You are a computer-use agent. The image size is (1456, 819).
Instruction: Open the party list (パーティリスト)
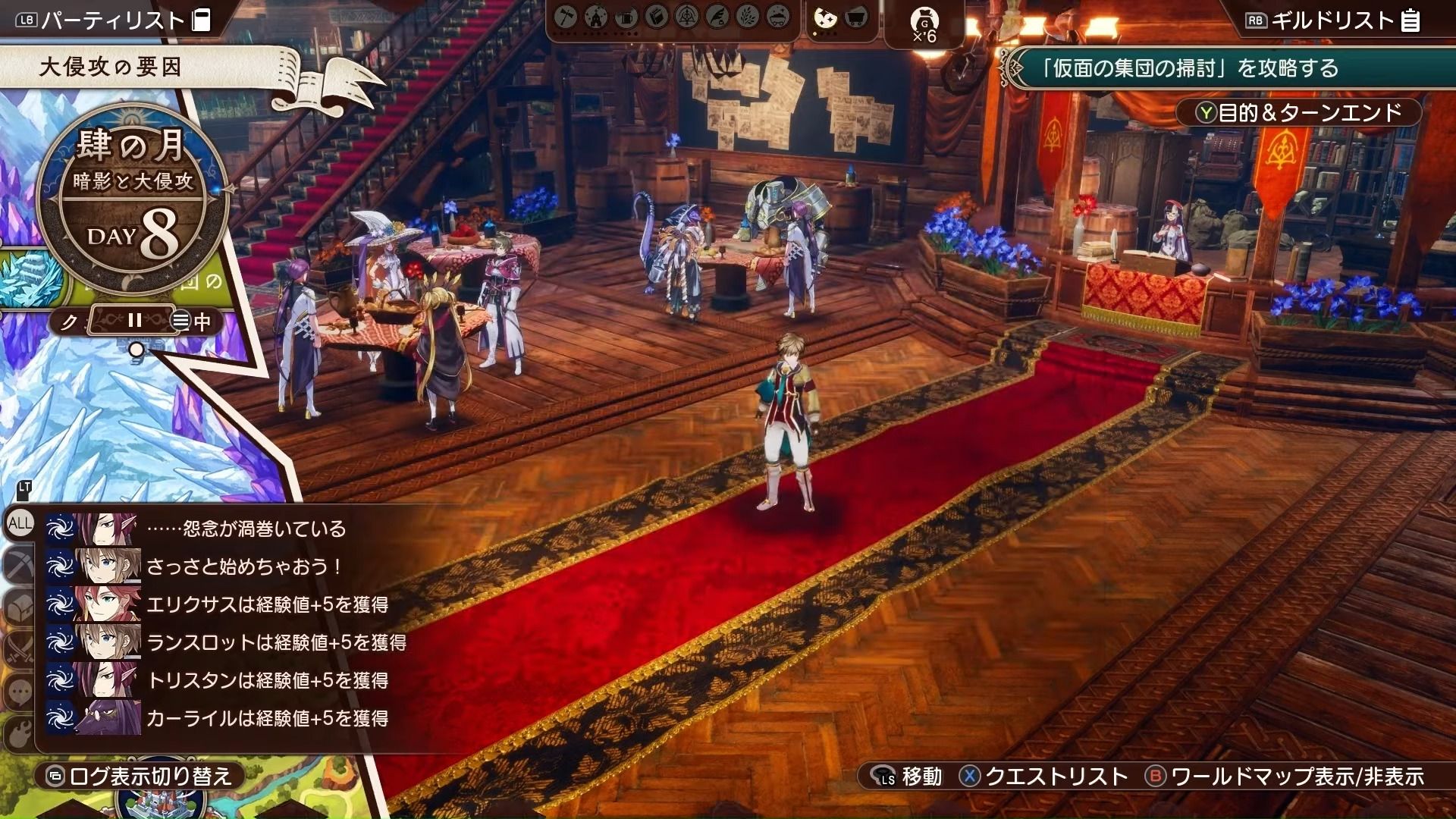114,20
